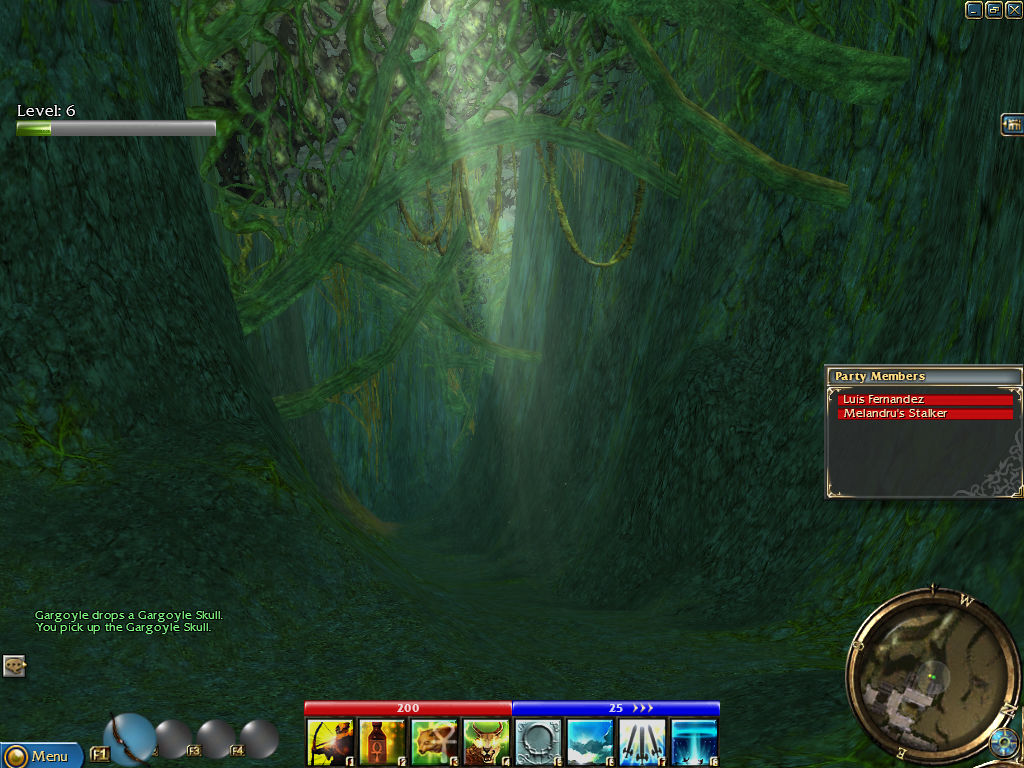The height and width of the screenshot is (768, 1024).
Task: Fire the triple arrows skill
Action: (x=642, y=742)
